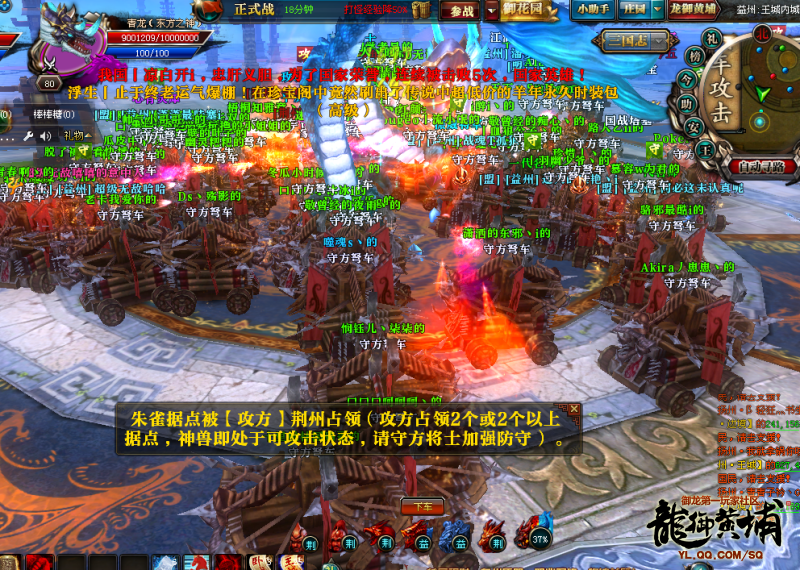The height and width of the screenshot is (570, 800).
Task: Dismount with the 下车 button
Action: tap(423, 505)
